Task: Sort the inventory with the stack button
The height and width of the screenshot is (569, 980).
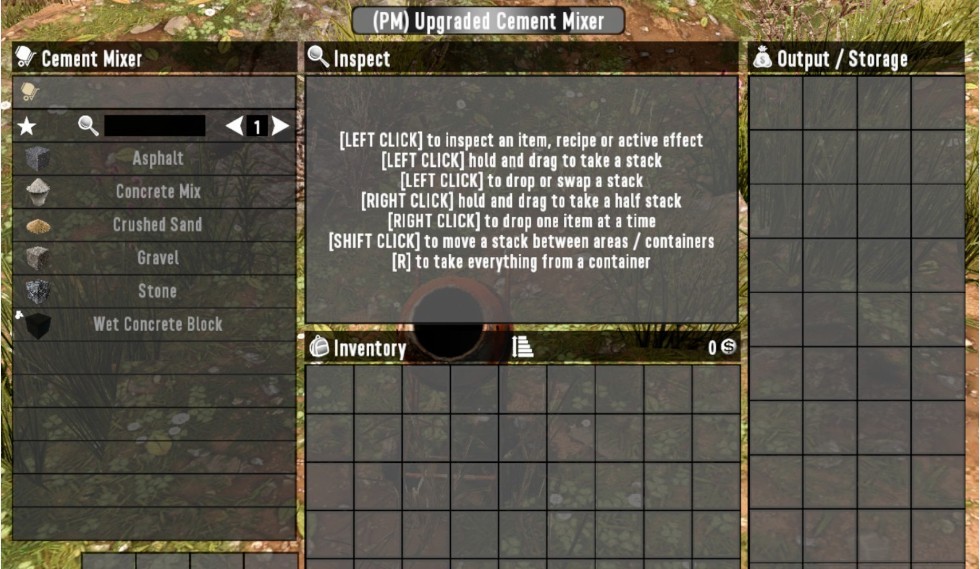Action: tap(523, 347)
